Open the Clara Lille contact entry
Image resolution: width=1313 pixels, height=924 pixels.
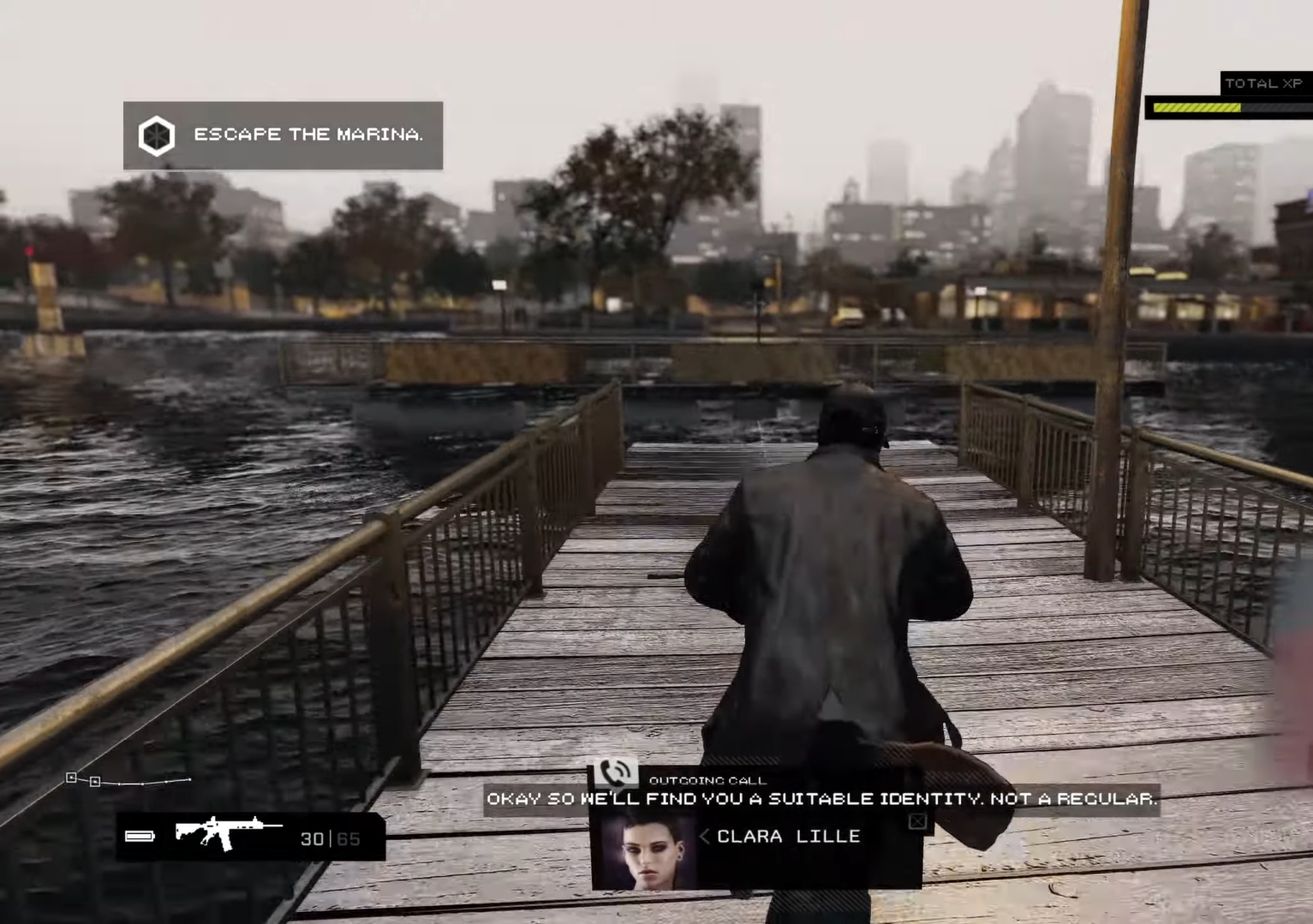tap(788, 837)
